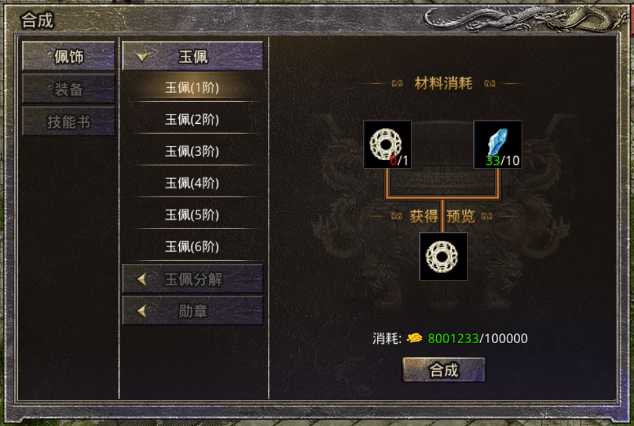Click the jade pendant material slot
Screen dimensions: 634x426
pos(387,144)
